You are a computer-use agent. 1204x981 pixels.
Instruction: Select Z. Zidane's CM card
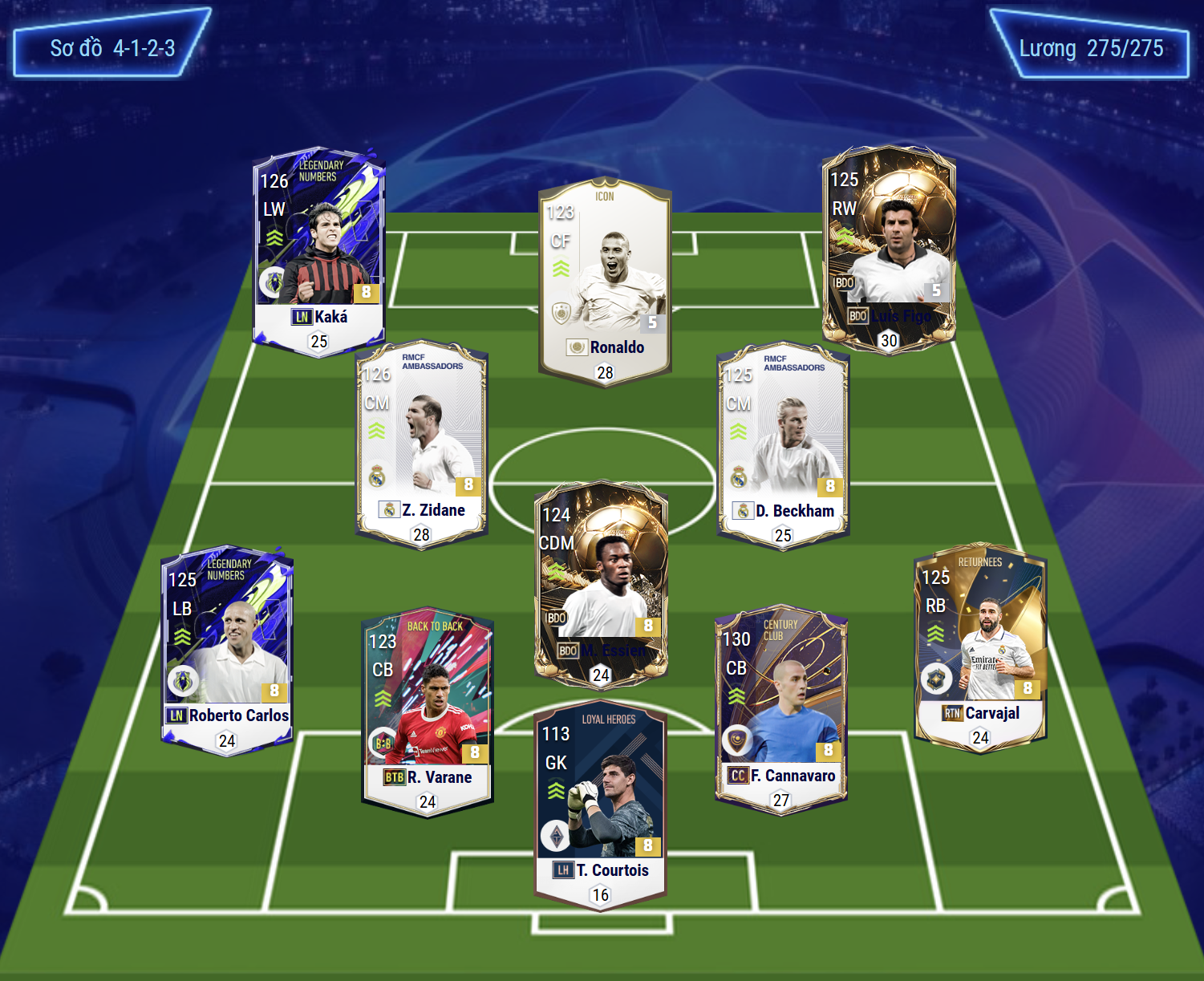421,444
